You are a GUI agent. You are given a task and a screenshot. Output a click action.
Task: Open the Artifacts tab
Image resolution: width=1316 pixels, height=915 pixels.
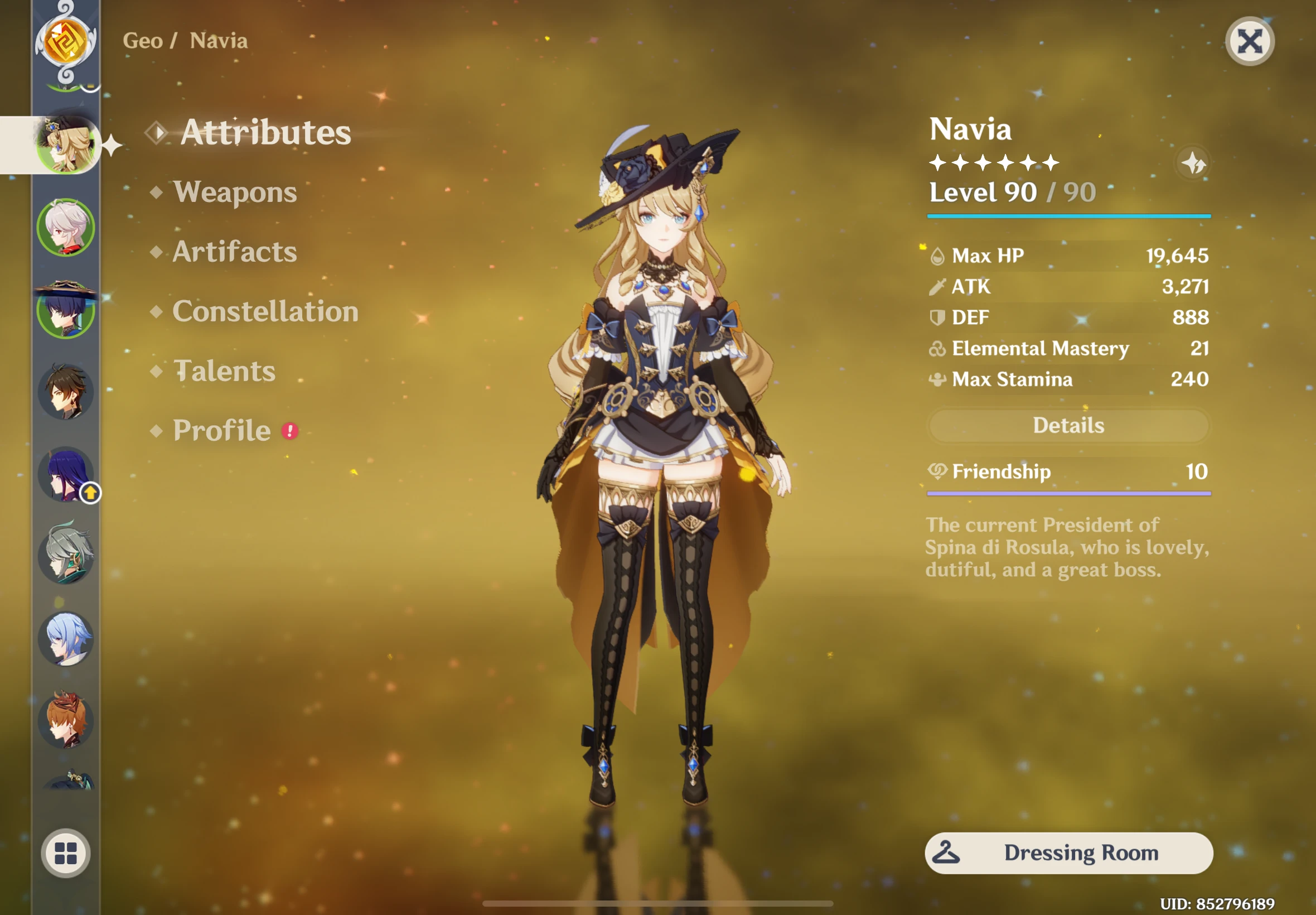click(x=235, y=252)
